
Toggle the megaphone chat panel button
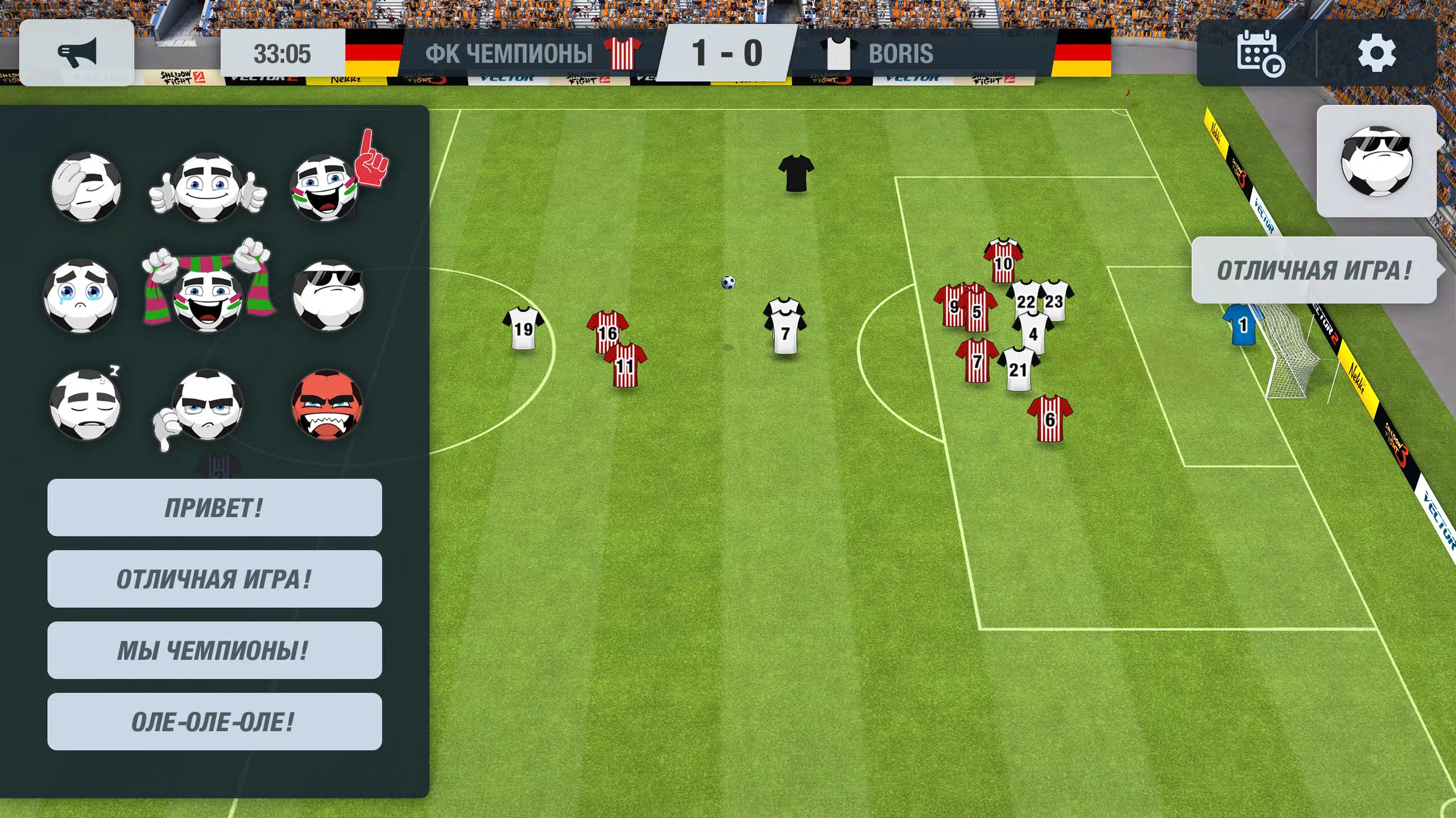[77, 53]
